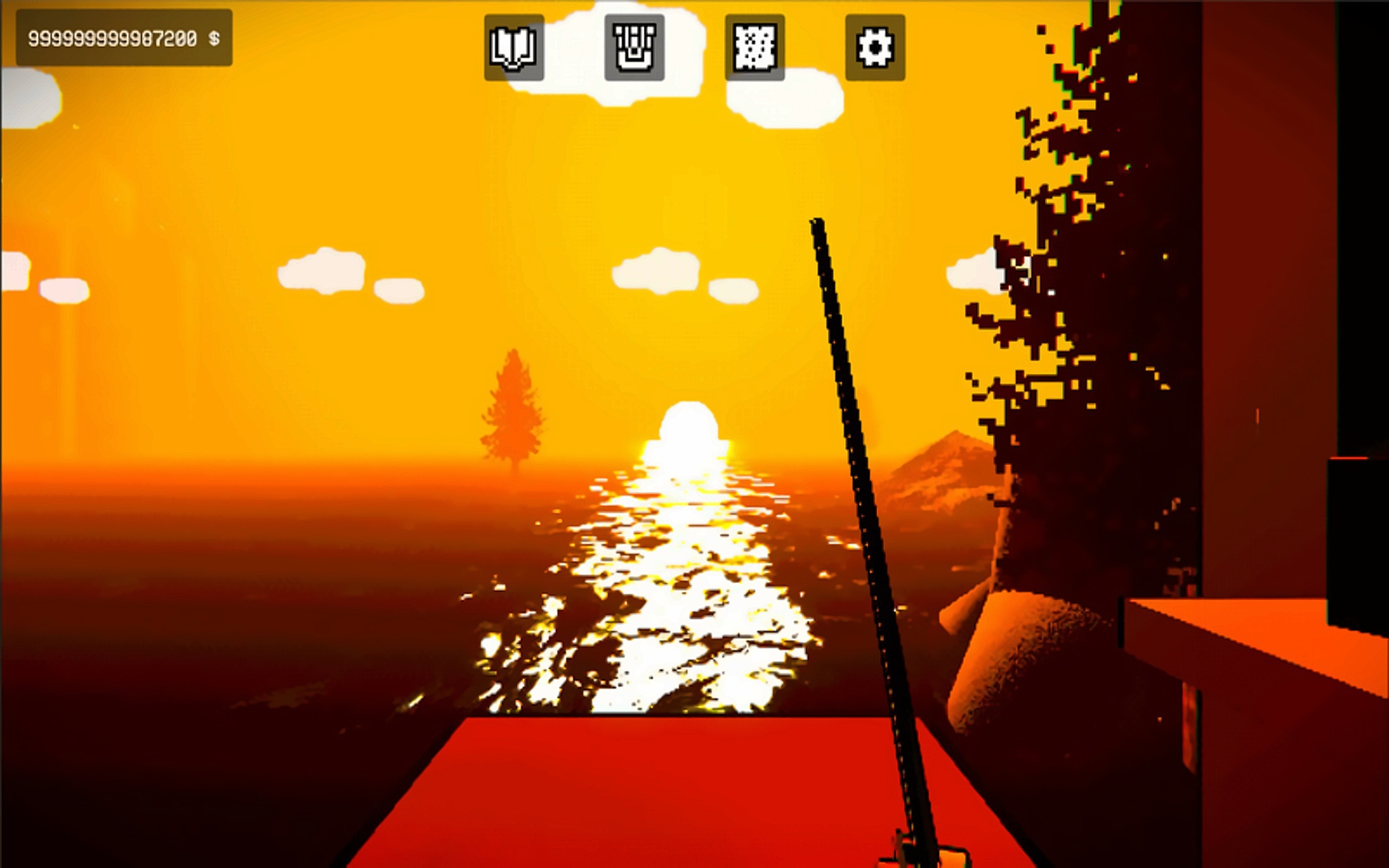Show the treasure map icon
The height and width of the screenshot is (868, 1389).
[755, 47]
